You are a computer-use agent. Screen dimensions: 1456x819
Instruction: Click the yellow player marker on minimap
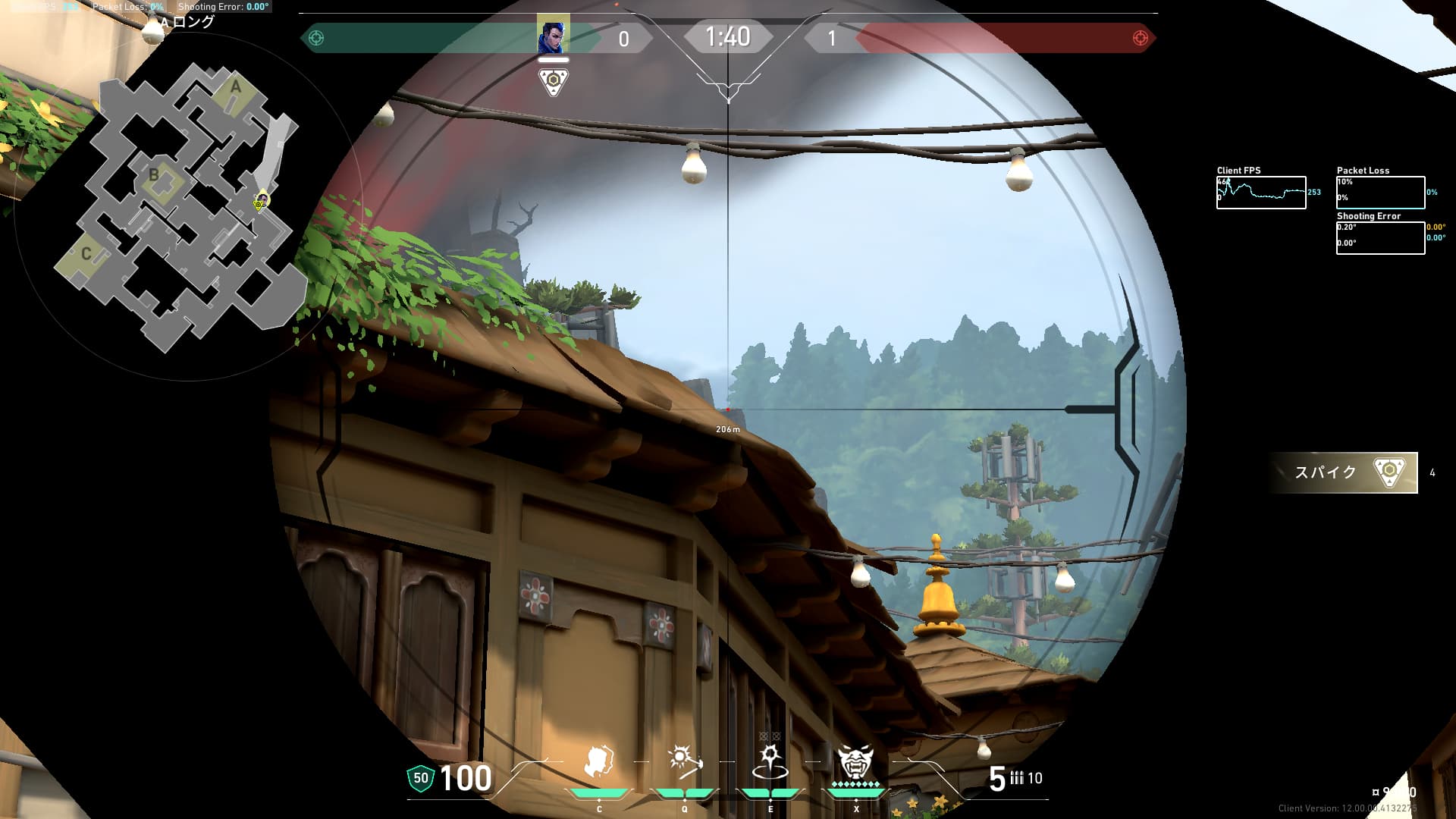click(x=260, y=202)
